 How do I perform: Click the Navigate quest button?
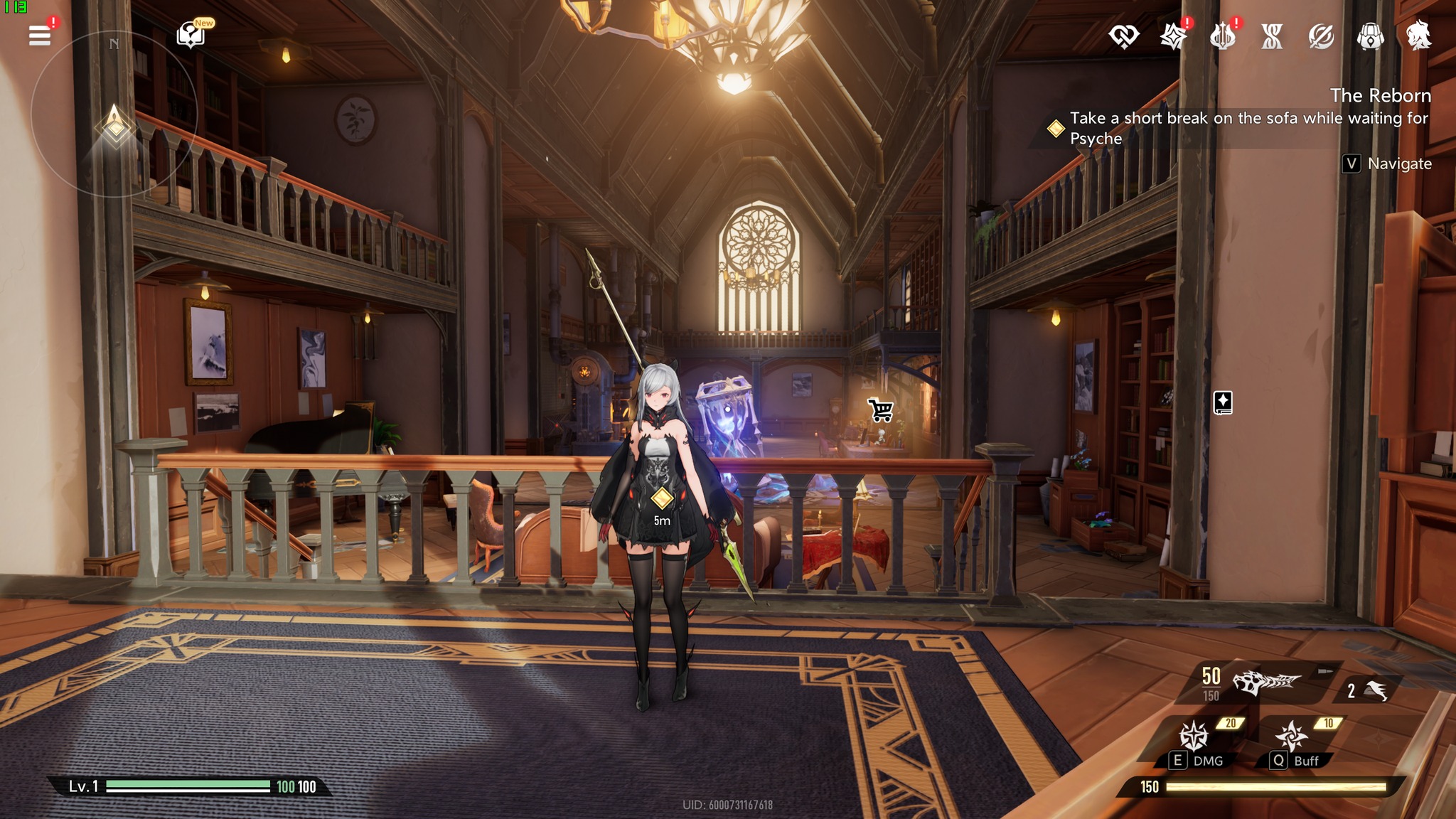pos(1387,164)
